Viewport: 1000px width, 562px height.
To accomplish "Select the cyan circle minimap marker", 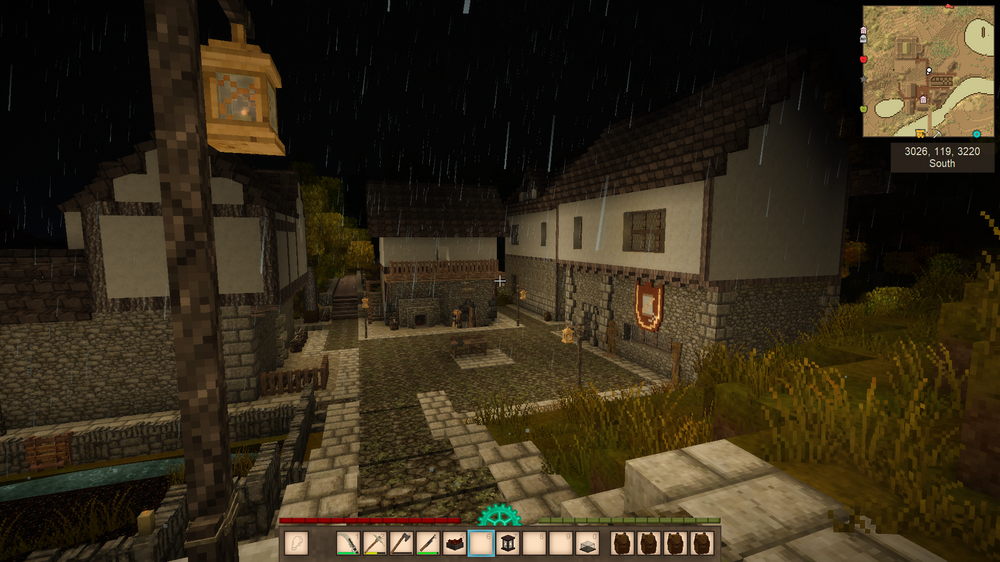I will click(976, 133).
